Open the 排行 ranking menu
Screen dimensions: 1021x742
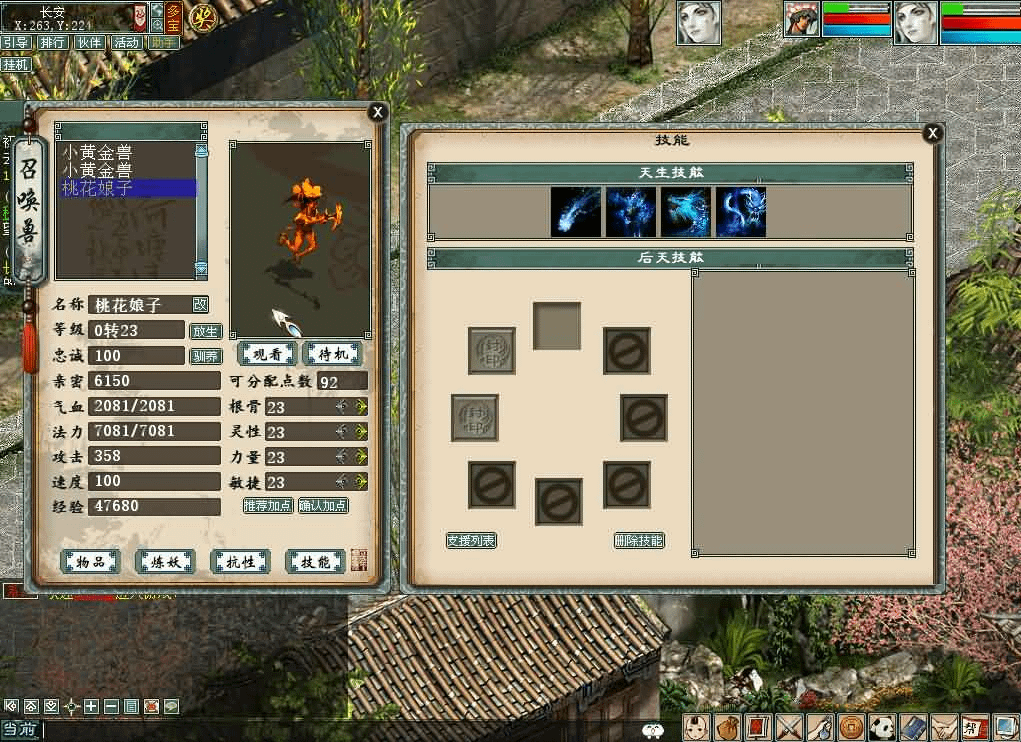(53, 43)
